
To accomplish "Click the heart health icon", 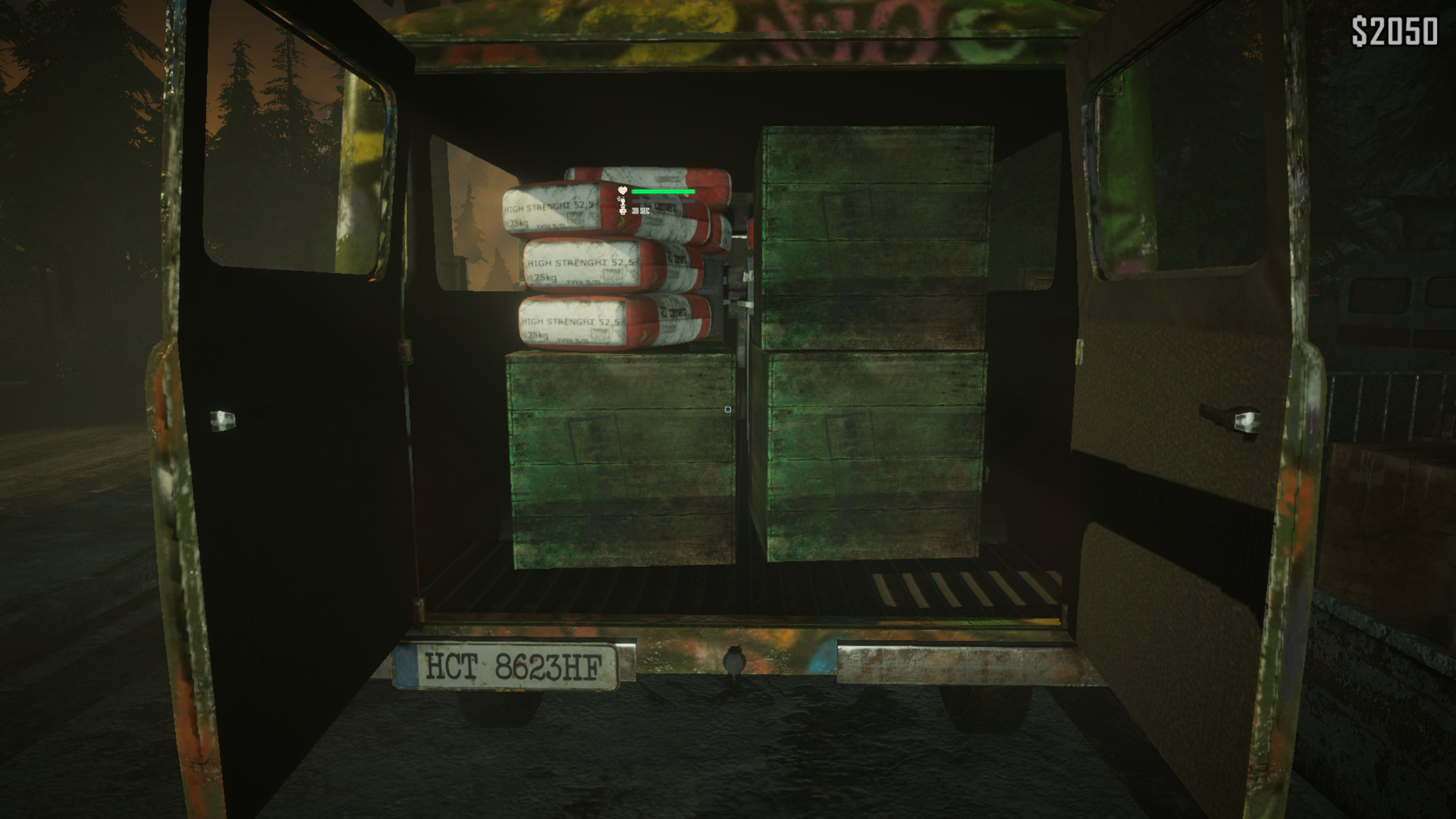I will (x=622, y=190).
